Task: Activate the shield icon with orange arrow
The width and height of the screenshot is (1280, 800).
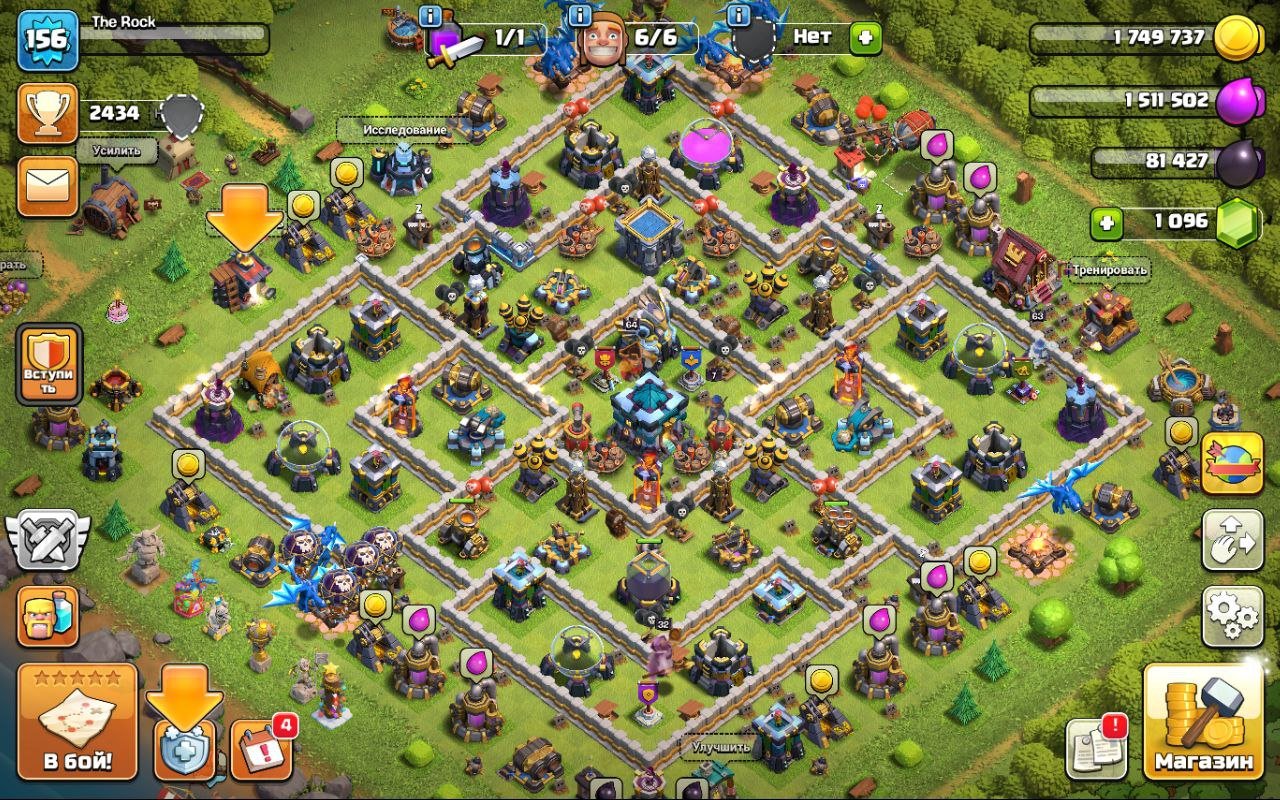Action: 184,726
